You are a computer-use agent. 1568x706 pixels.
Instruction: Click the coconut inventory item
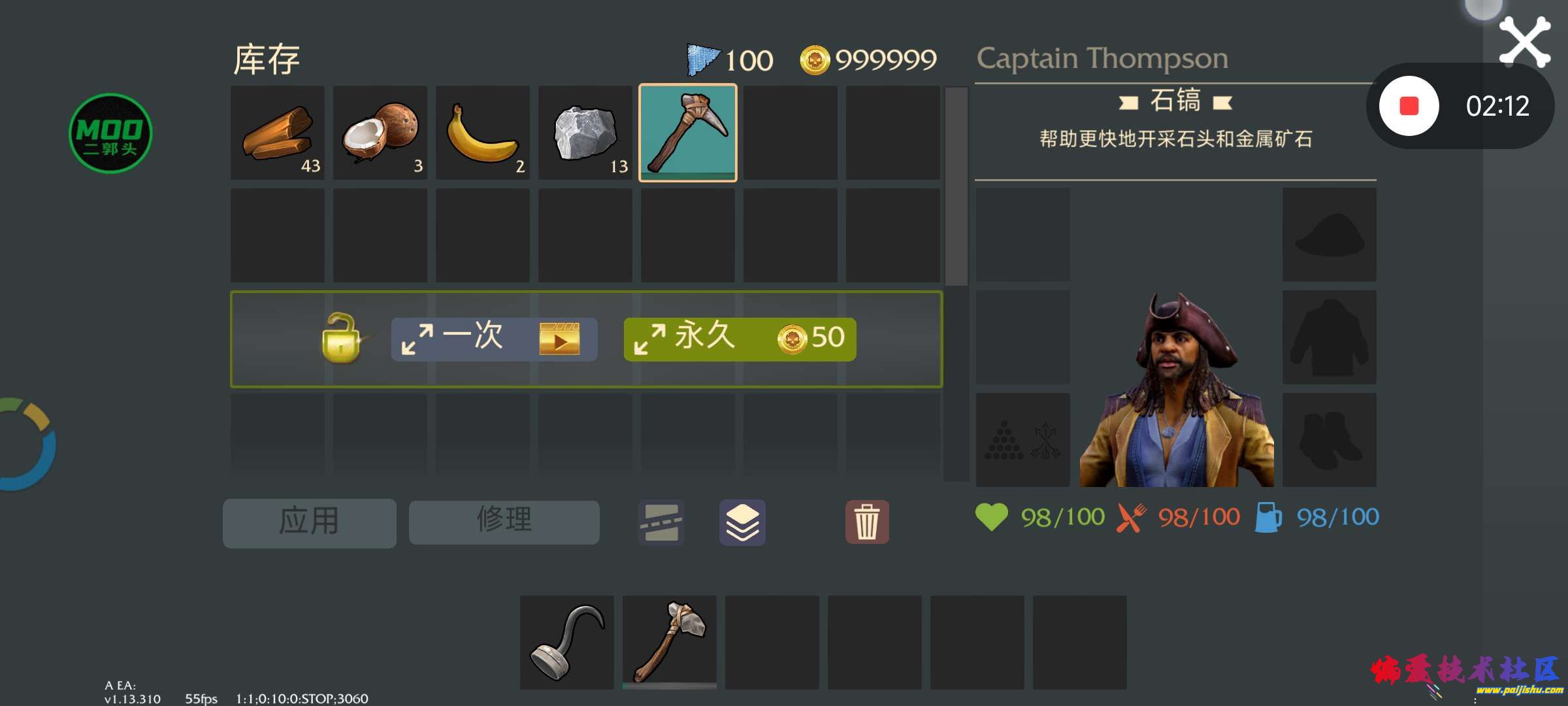[x=379, y=132]
